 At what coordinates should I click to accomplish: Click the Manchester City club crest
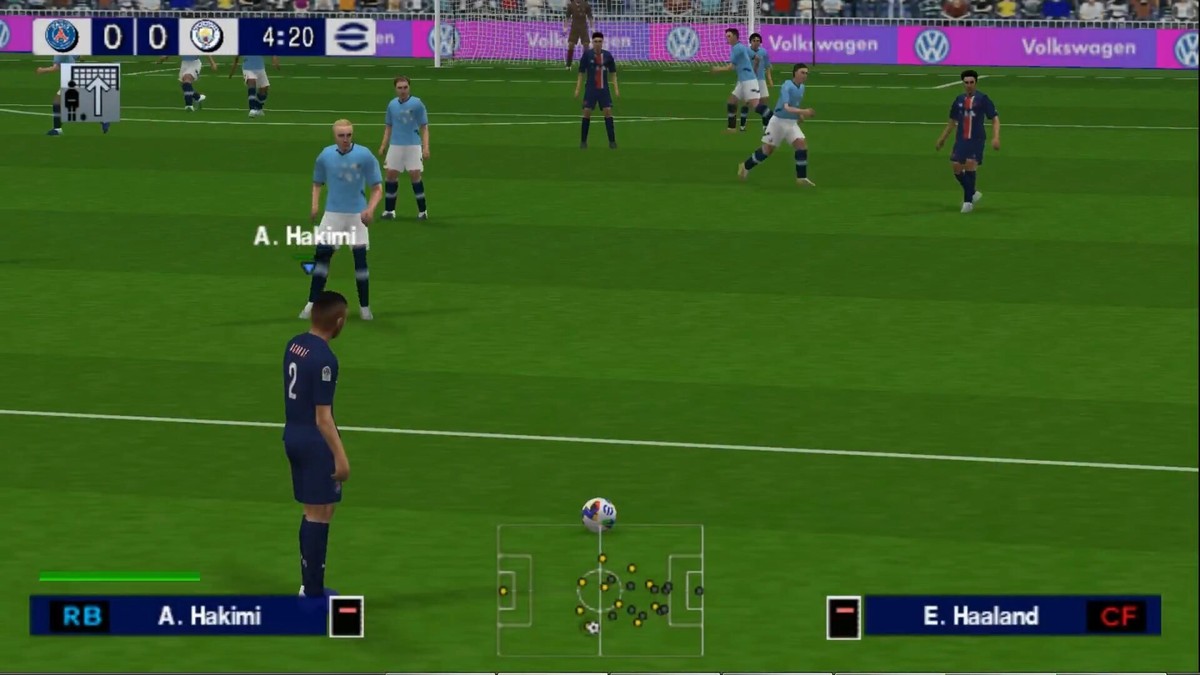207,36
